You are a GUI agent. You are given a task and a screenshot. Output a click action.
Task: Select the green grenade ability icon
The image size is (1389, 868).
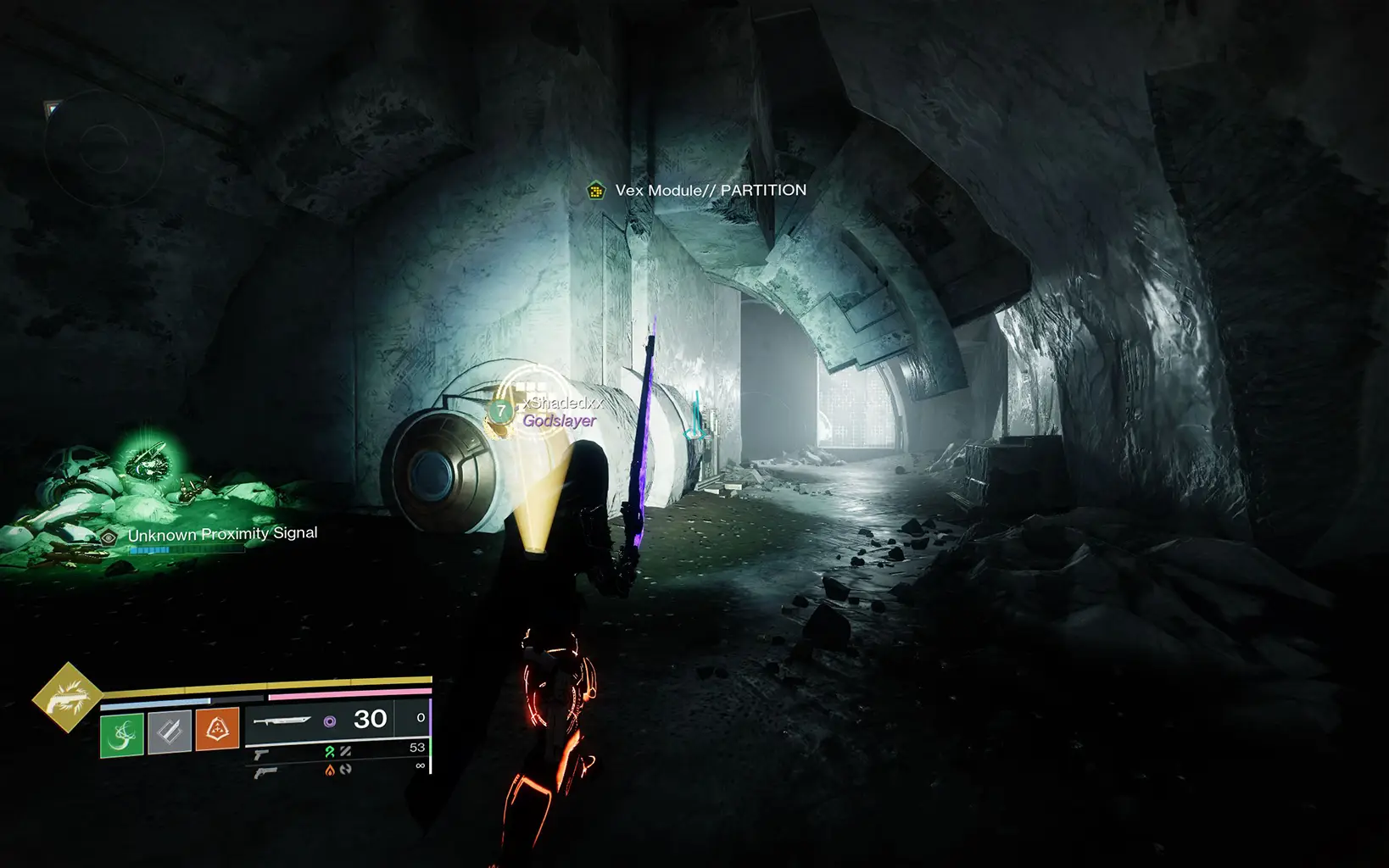[122, 733]
